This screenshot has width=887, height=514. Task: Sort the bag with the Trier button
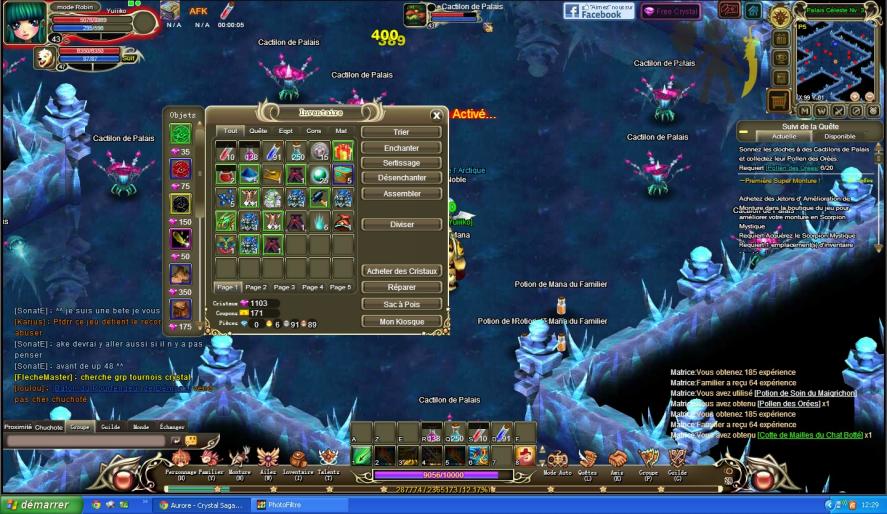point(401,132)
